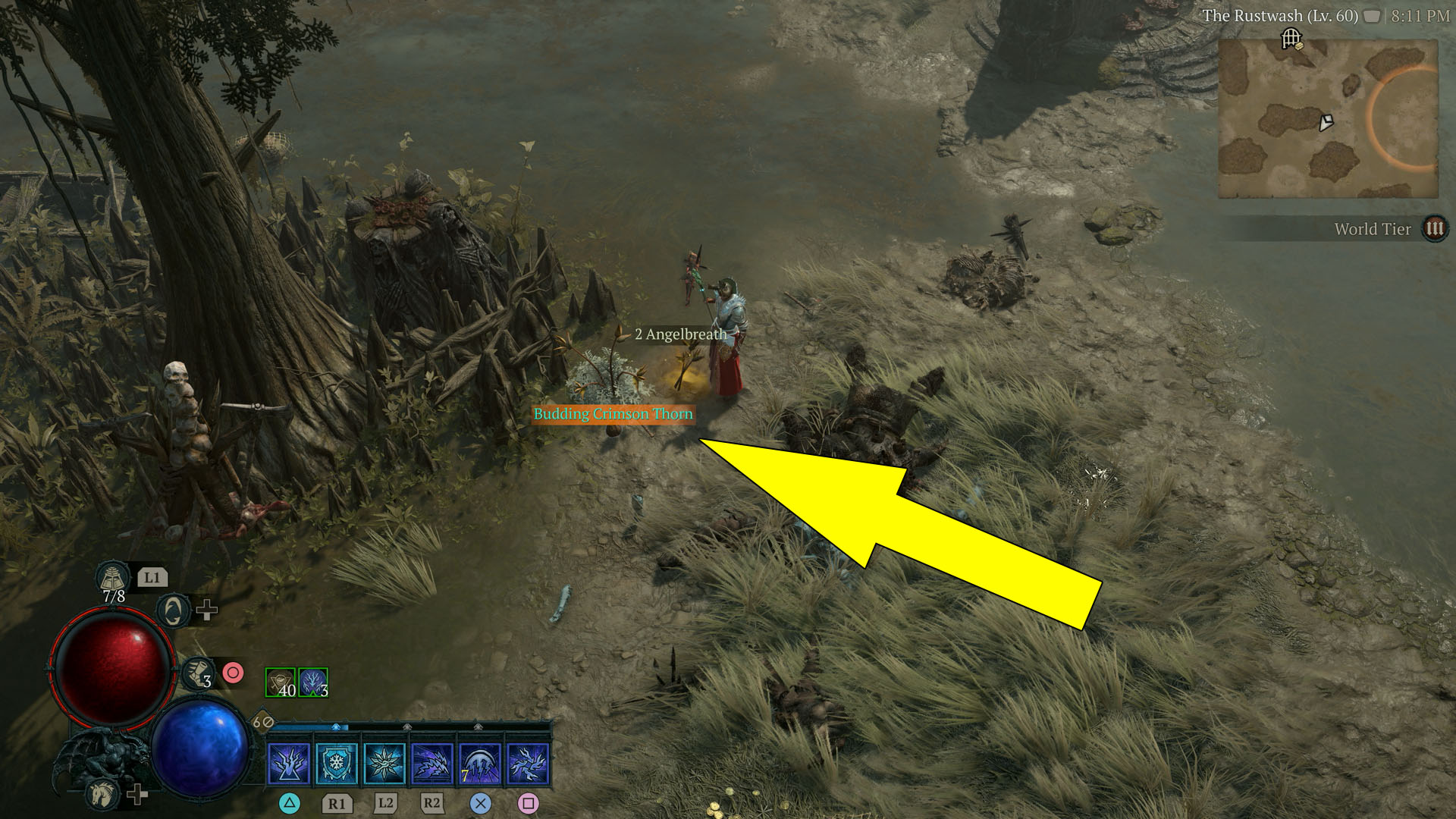Viewport: 1456px width, 819px height.
Task: Click the L1 button prompt label
Action: tap(152, 578)
